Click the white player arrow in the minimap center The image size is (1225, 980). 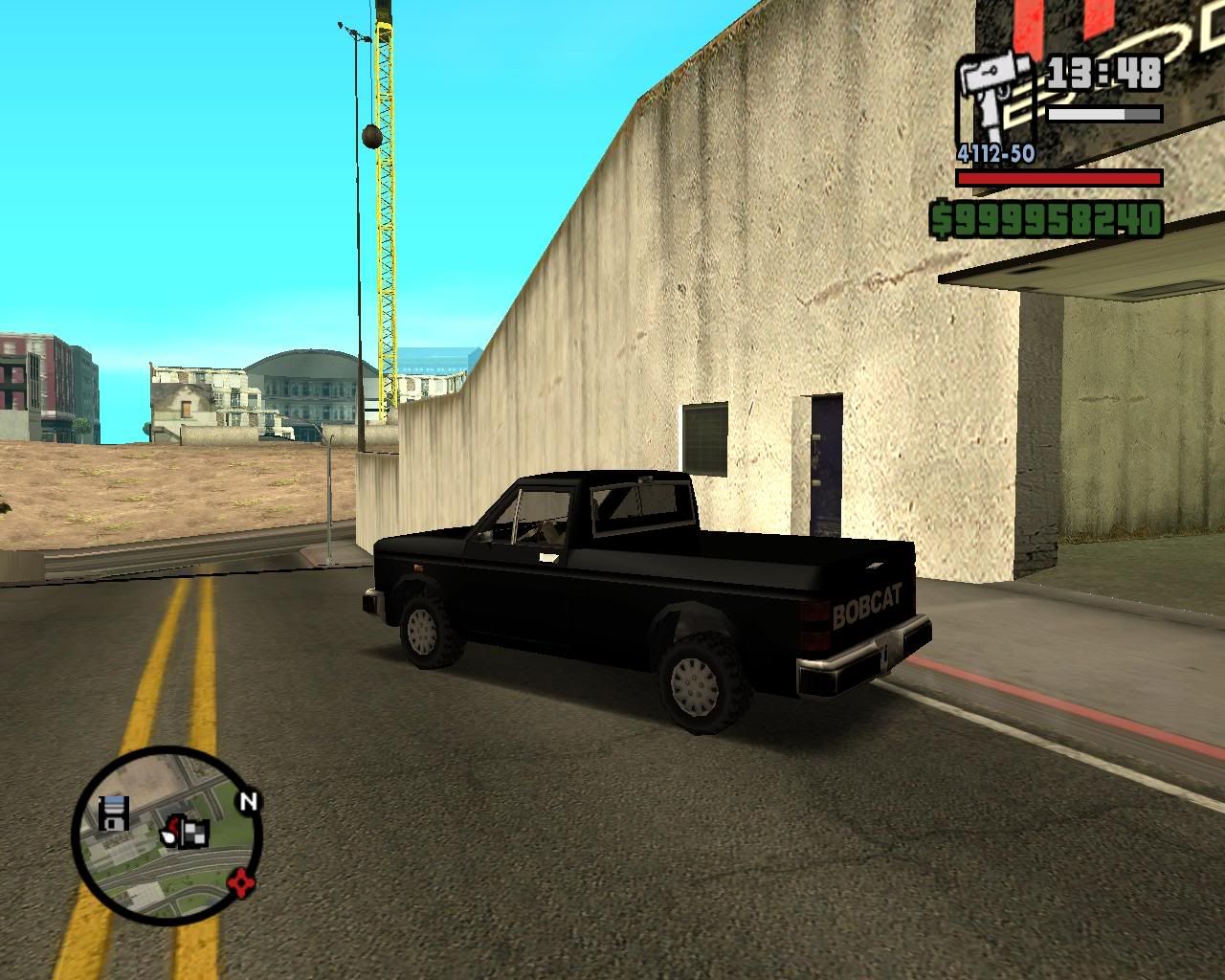click(x=168, y=835)
